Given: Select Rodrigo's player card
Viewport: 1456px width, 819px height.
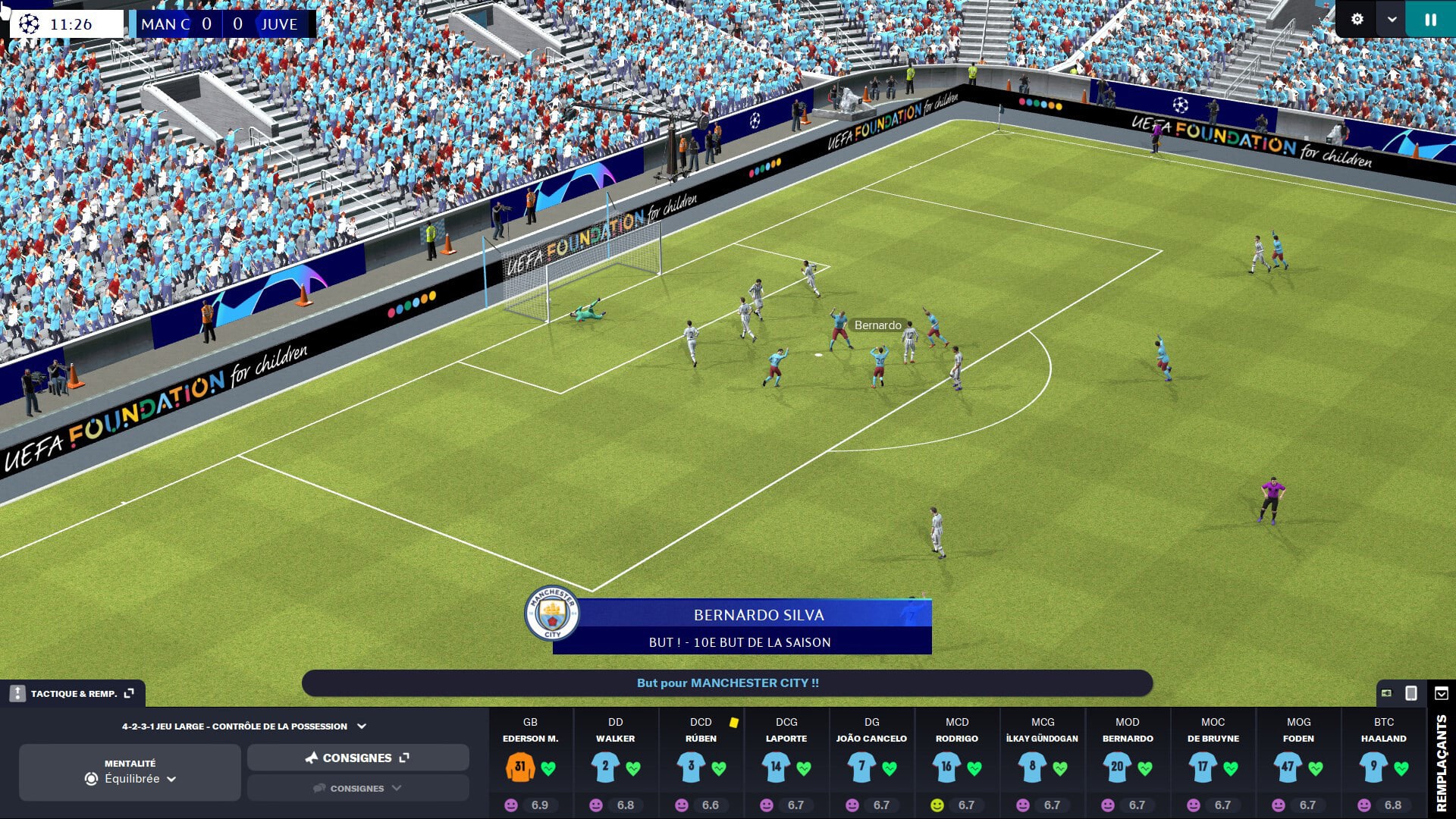Looking at the screenshot, I should click(x=956, y=764).
